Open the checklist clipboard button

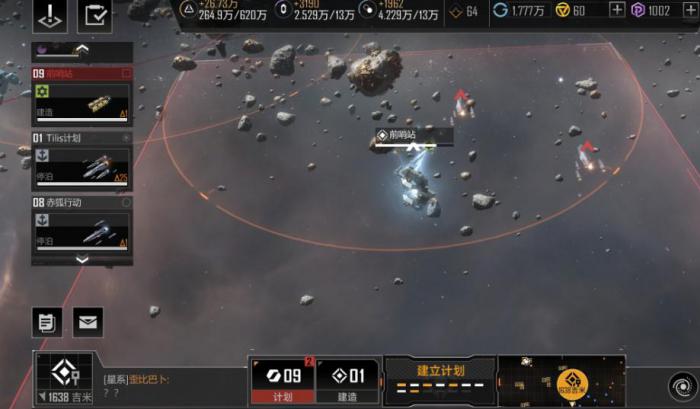(95, 15)
